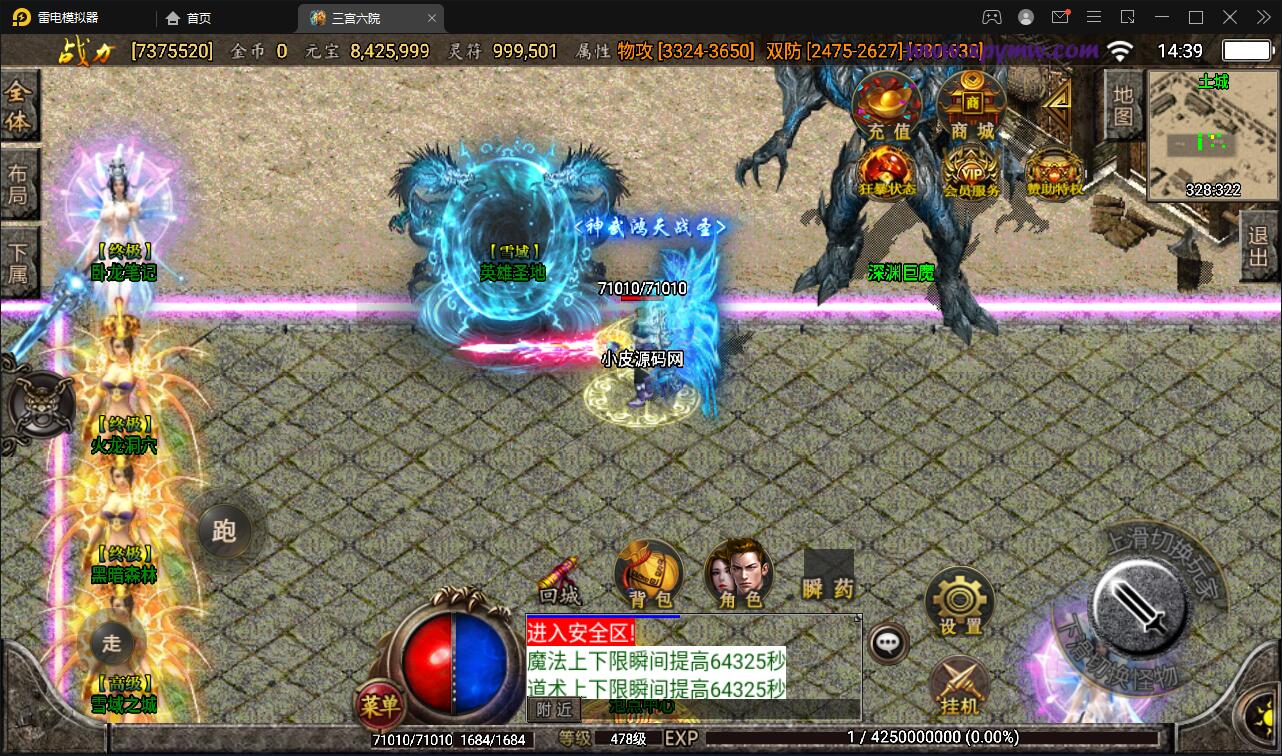This screenshot has width=1282, height=756.
Task: Toggle 跑 run mode
Action: click(x=224, y=530)
